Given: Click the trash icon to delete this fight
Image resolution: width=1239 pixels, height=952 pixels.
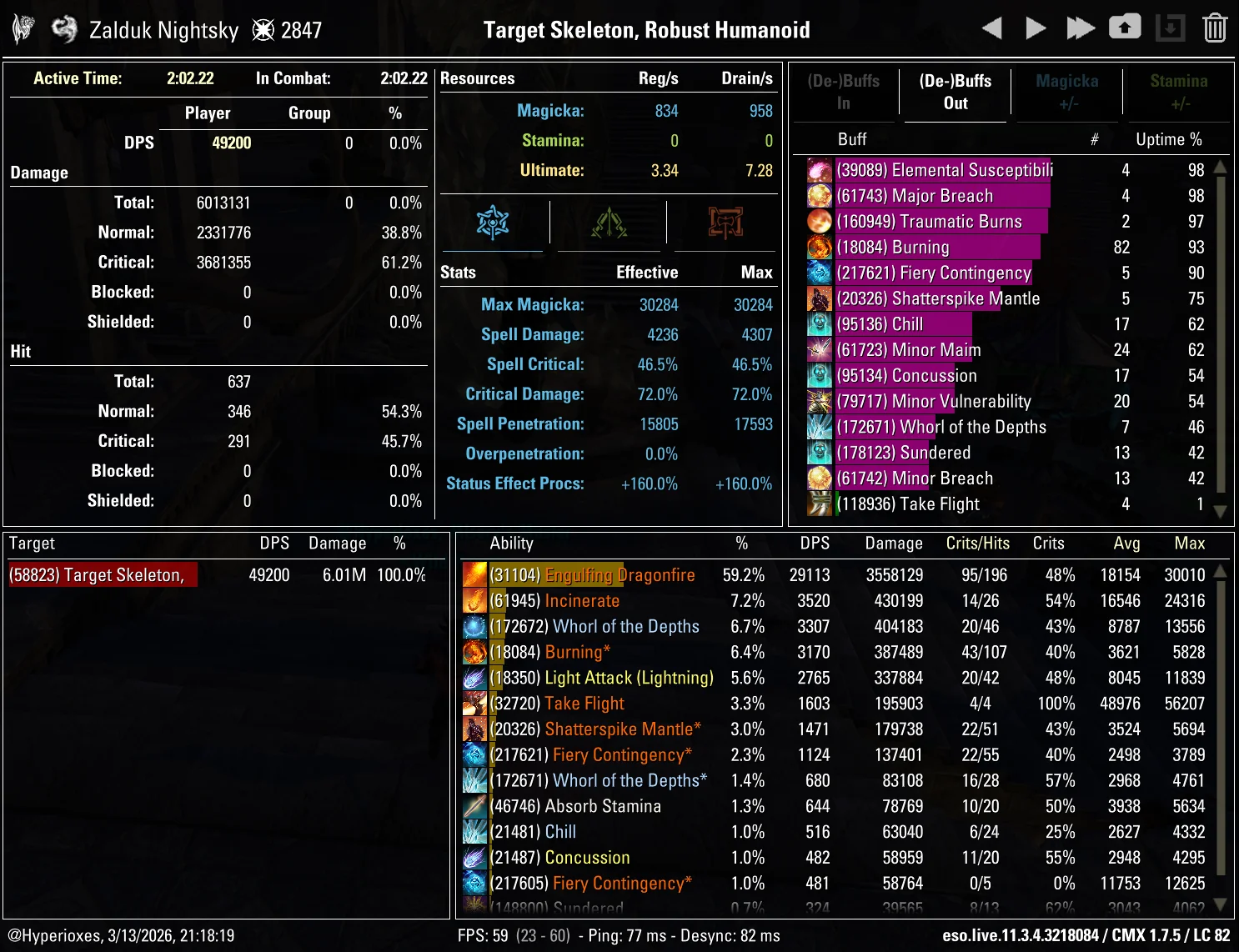Looking at the screenshot, I should [x=1216, y=28].
